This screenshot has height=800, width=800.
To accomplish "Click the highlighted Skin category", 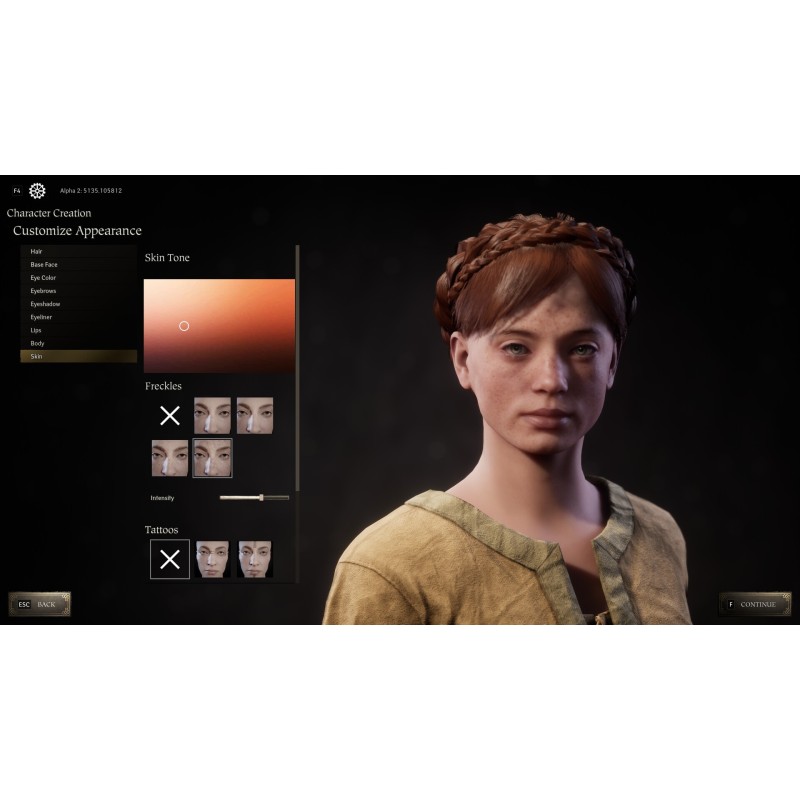I will click(78, 356).
